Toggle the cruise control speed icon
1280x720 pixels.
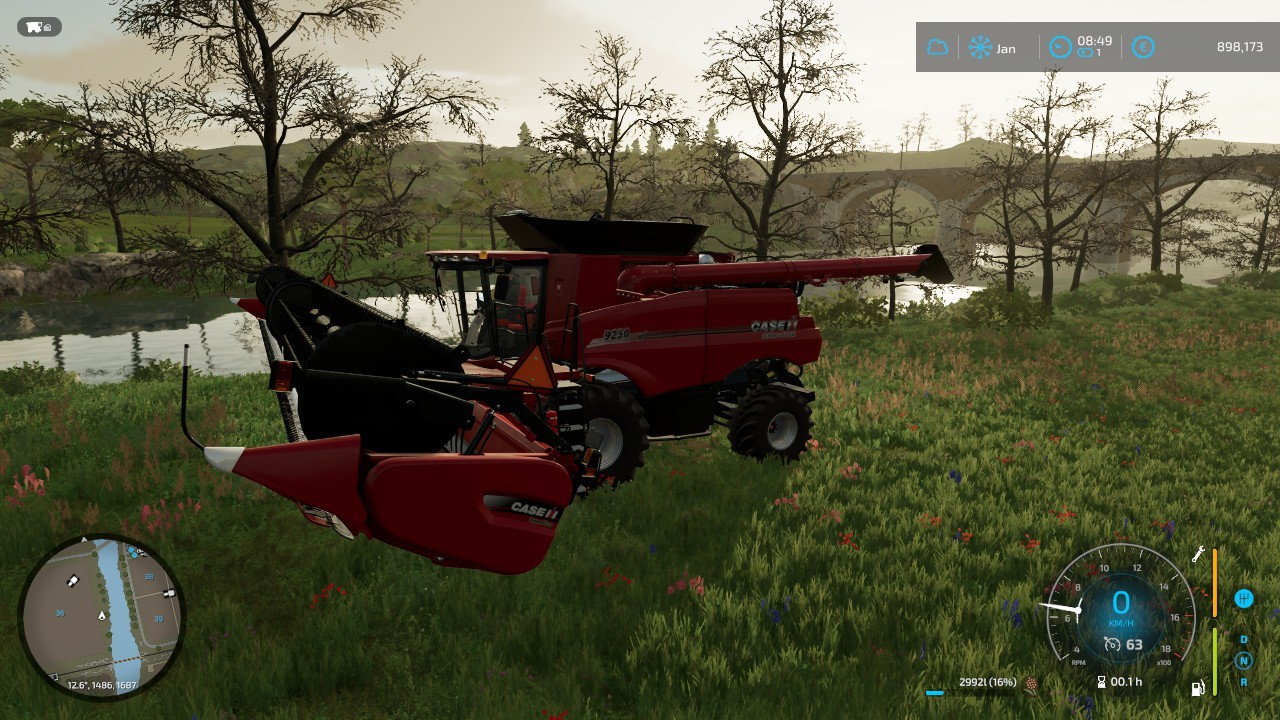(1112, 645)
